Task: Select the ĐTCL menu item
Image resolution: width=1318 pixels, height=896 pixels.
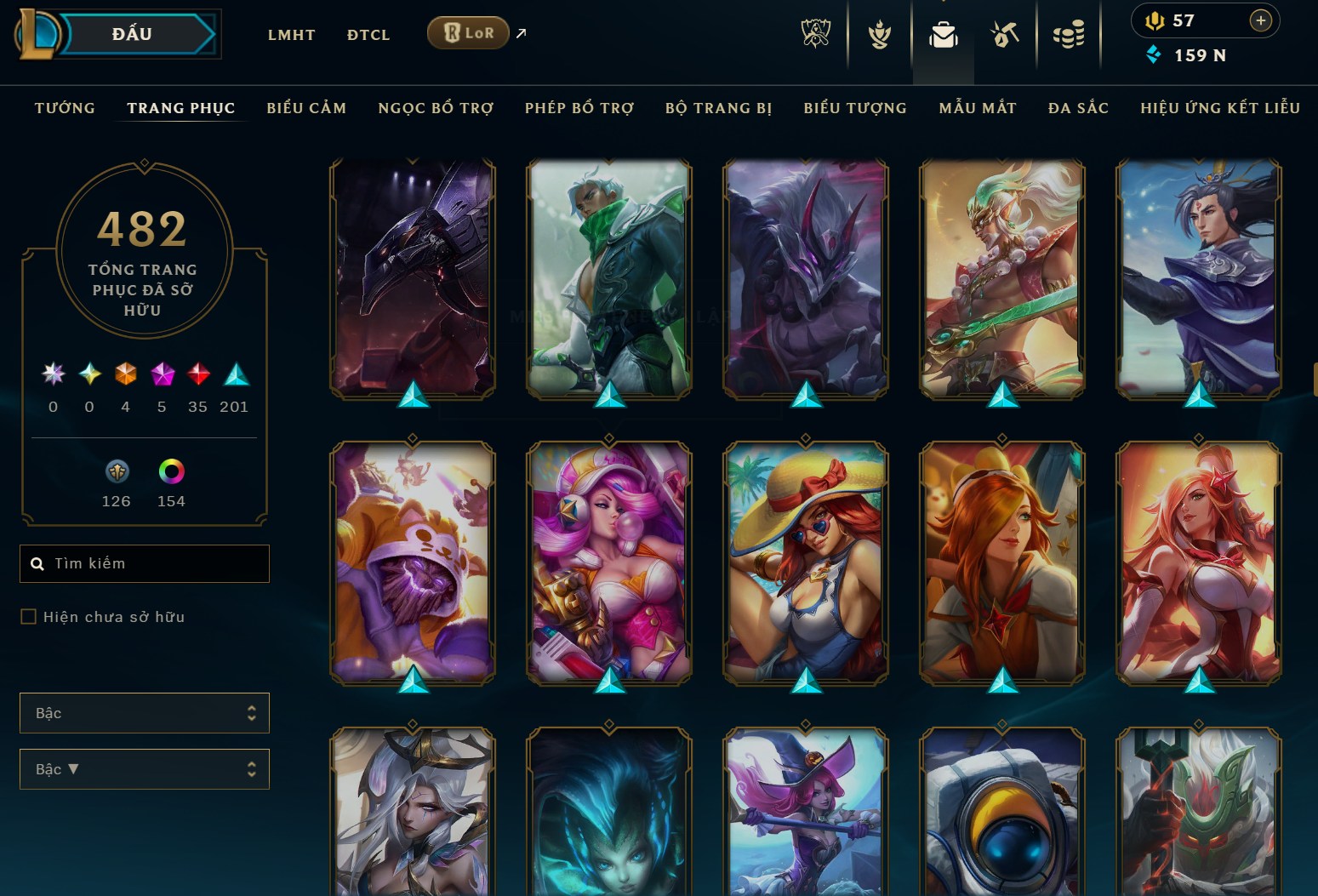Action: (368, 35)
